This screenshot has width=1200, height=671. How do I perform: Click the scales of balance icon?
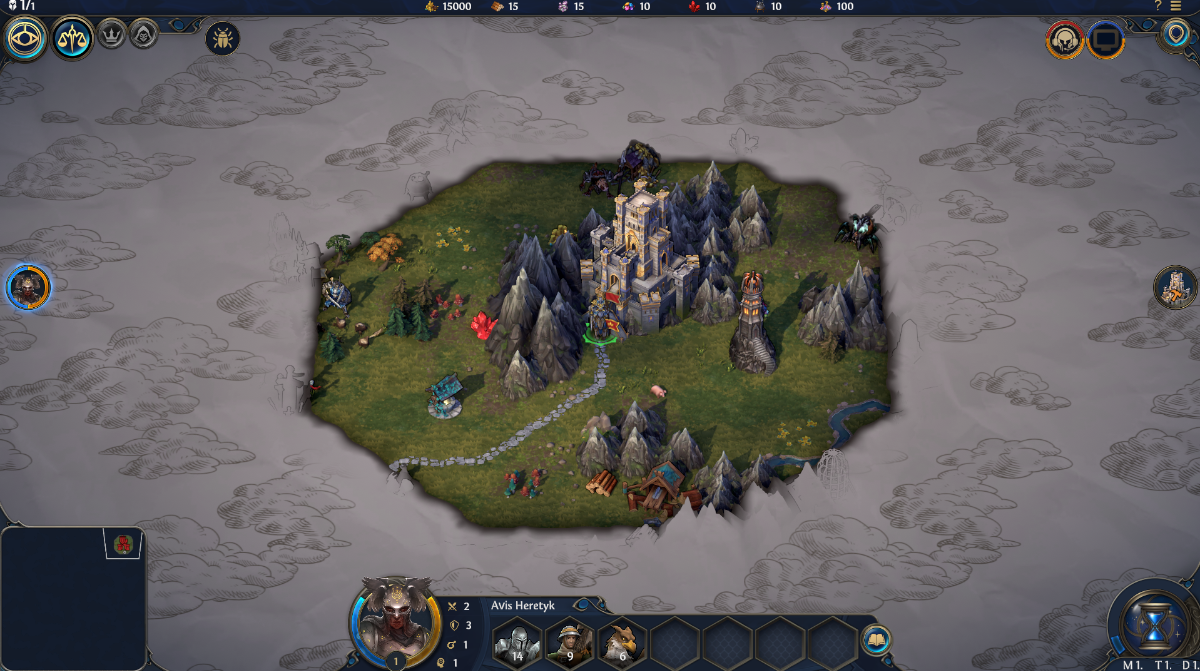(73, 39)
